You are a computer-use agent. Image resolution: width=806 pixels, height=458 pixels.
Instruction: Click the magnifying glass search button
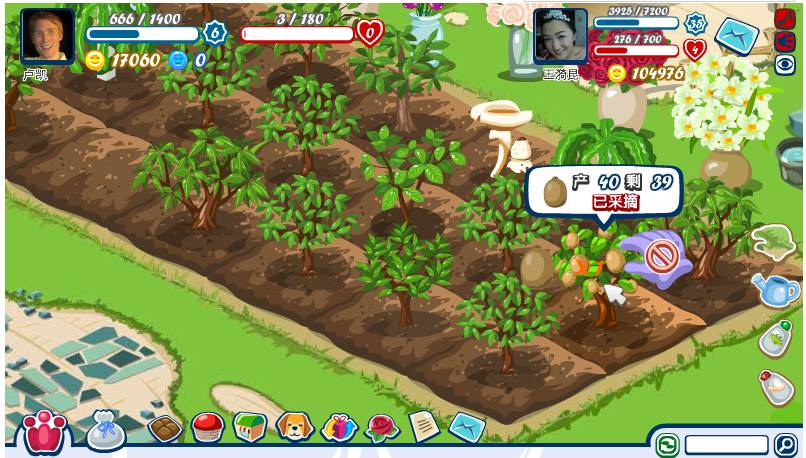[787, 445]
